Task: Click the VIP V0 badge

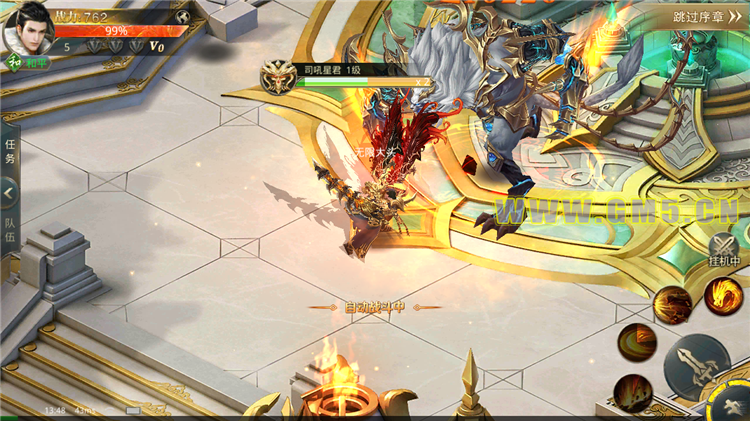Action: point(157,46)
